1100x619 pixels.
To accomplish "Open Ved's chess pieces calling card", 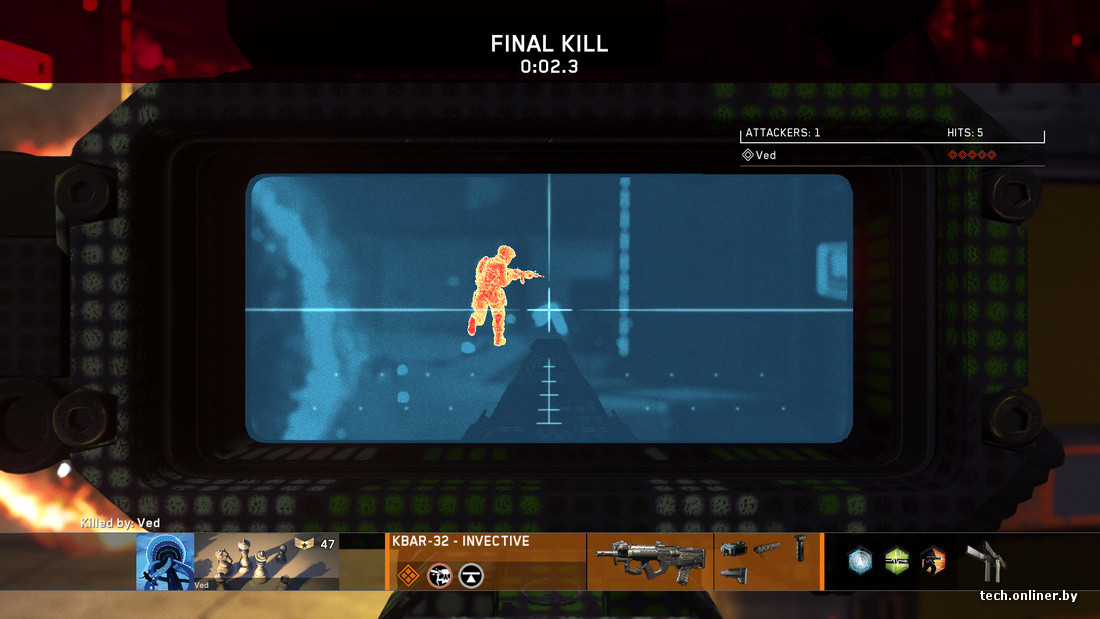I will click(x=266, y=561).
